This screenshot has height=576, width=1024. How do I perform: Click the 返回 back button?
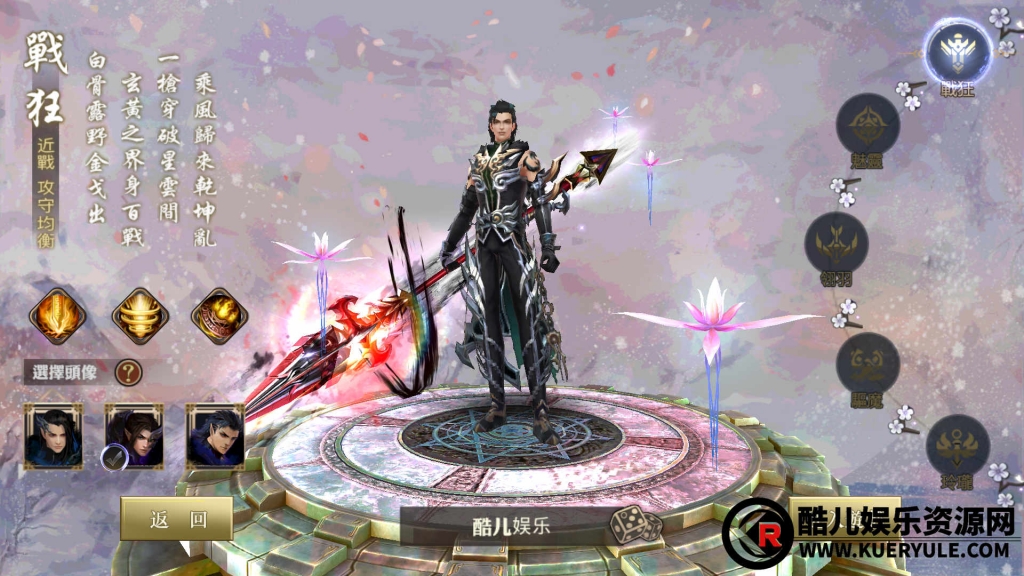pyautogui.click(x=177, y=518)
